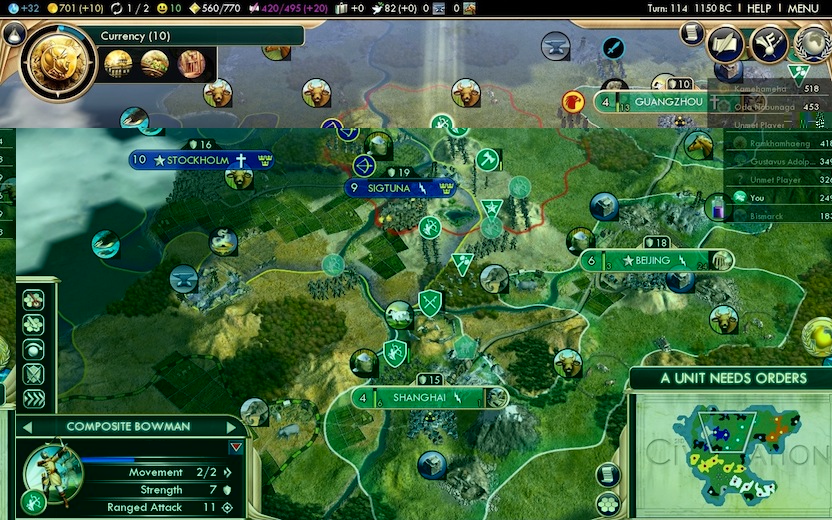Open social policies with the book icon
This screenshot has height=520, width=832.
click(724, 45)
